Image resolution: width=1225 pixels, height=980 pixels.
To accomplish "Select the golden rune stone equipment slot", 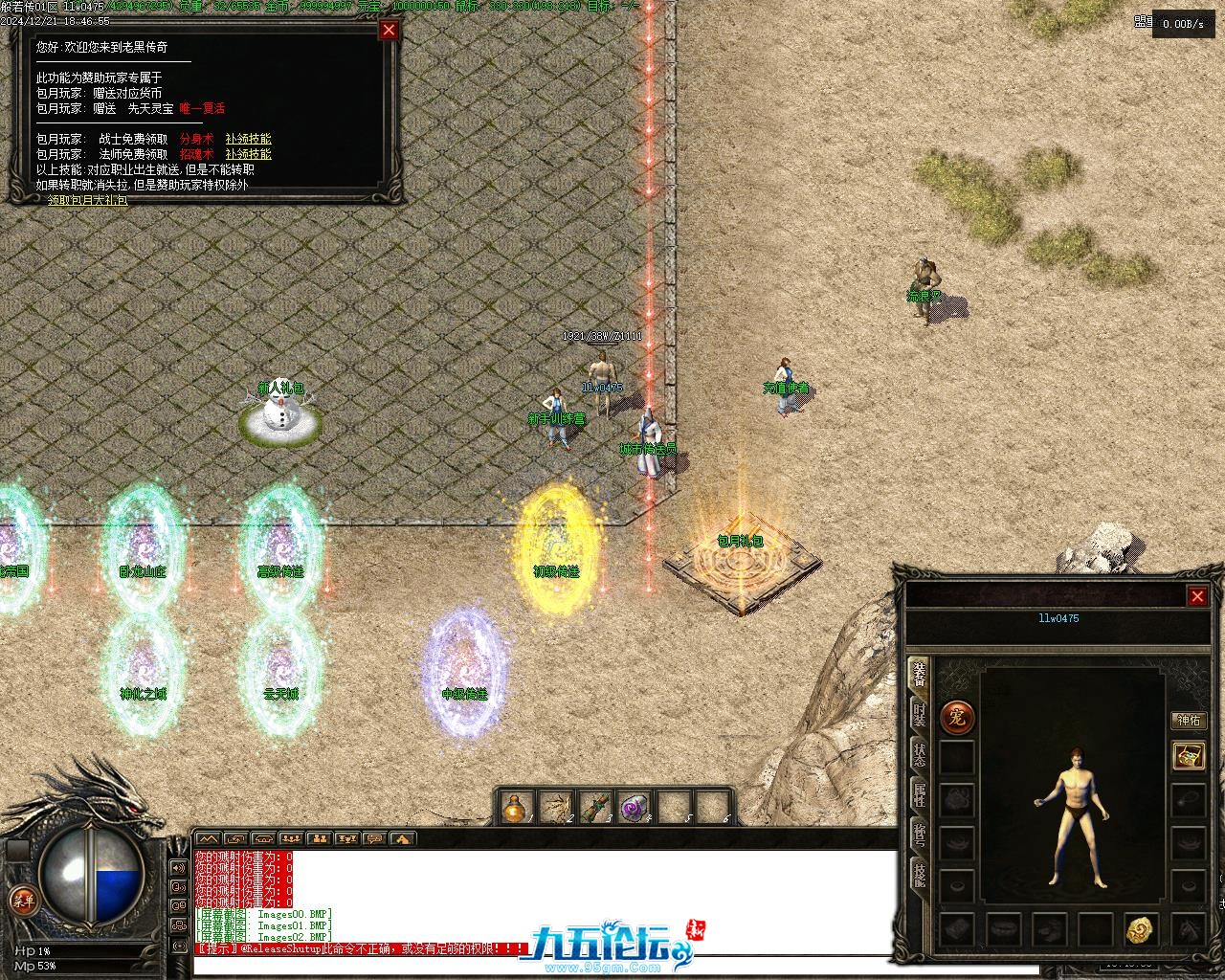I will (x=1139, y=928).
